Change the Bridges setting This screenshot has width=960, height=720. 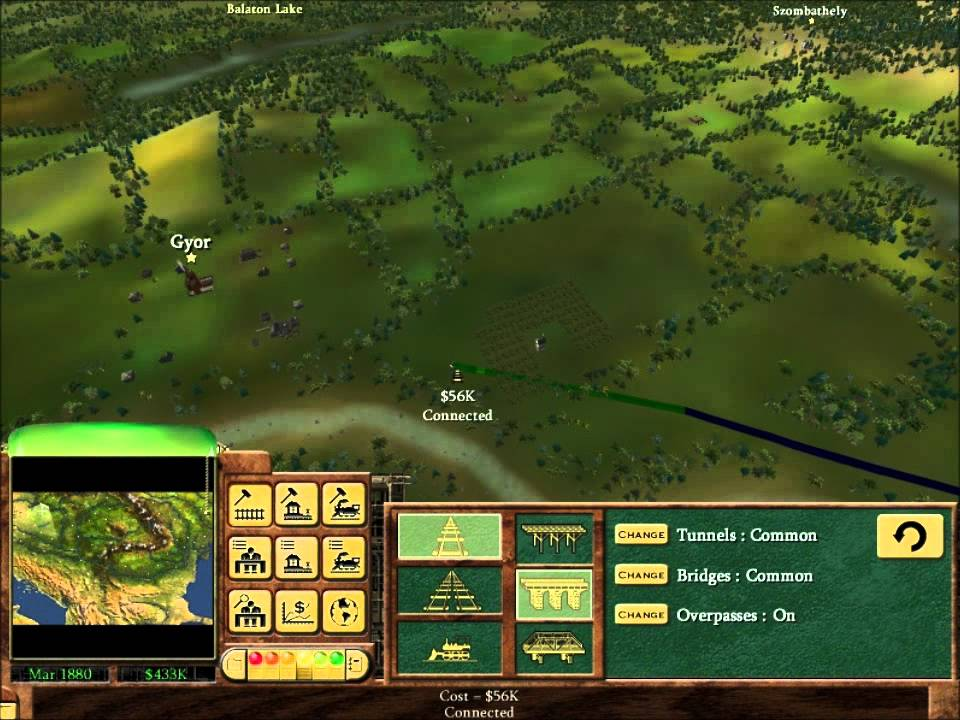(641, 575)
